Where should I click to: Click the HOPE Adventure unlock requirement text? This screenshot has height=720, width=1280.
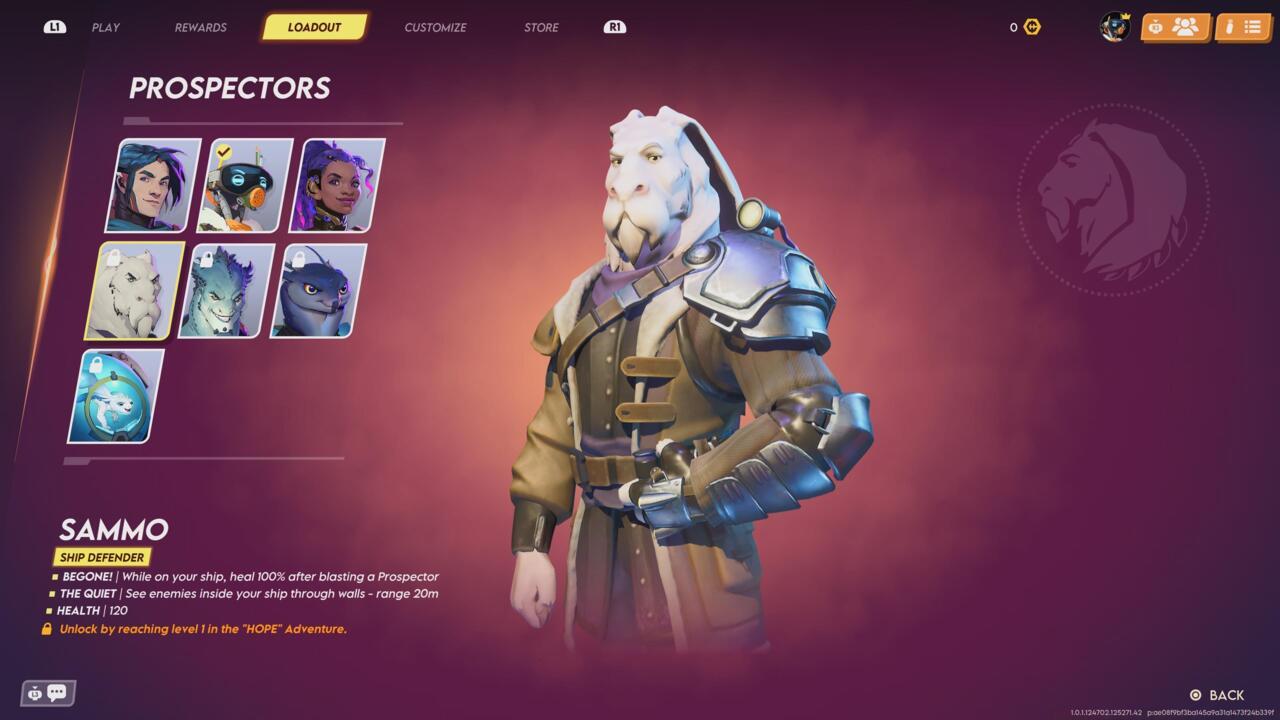tap(200, 629)
